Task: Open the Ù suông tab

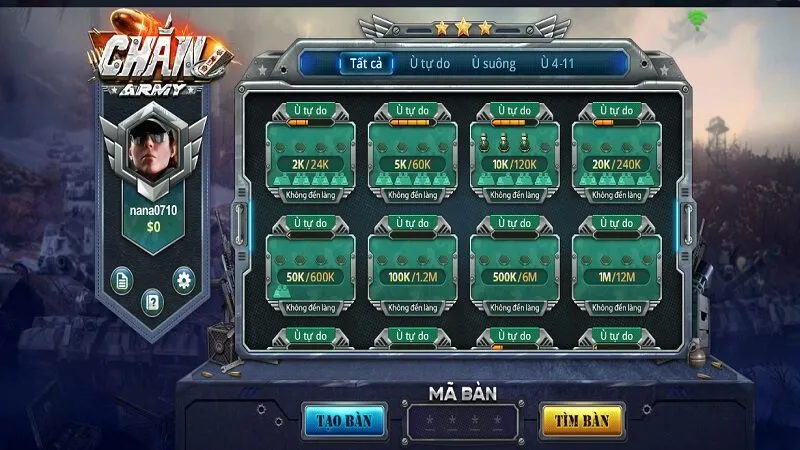Action: (x=495, y=63)
